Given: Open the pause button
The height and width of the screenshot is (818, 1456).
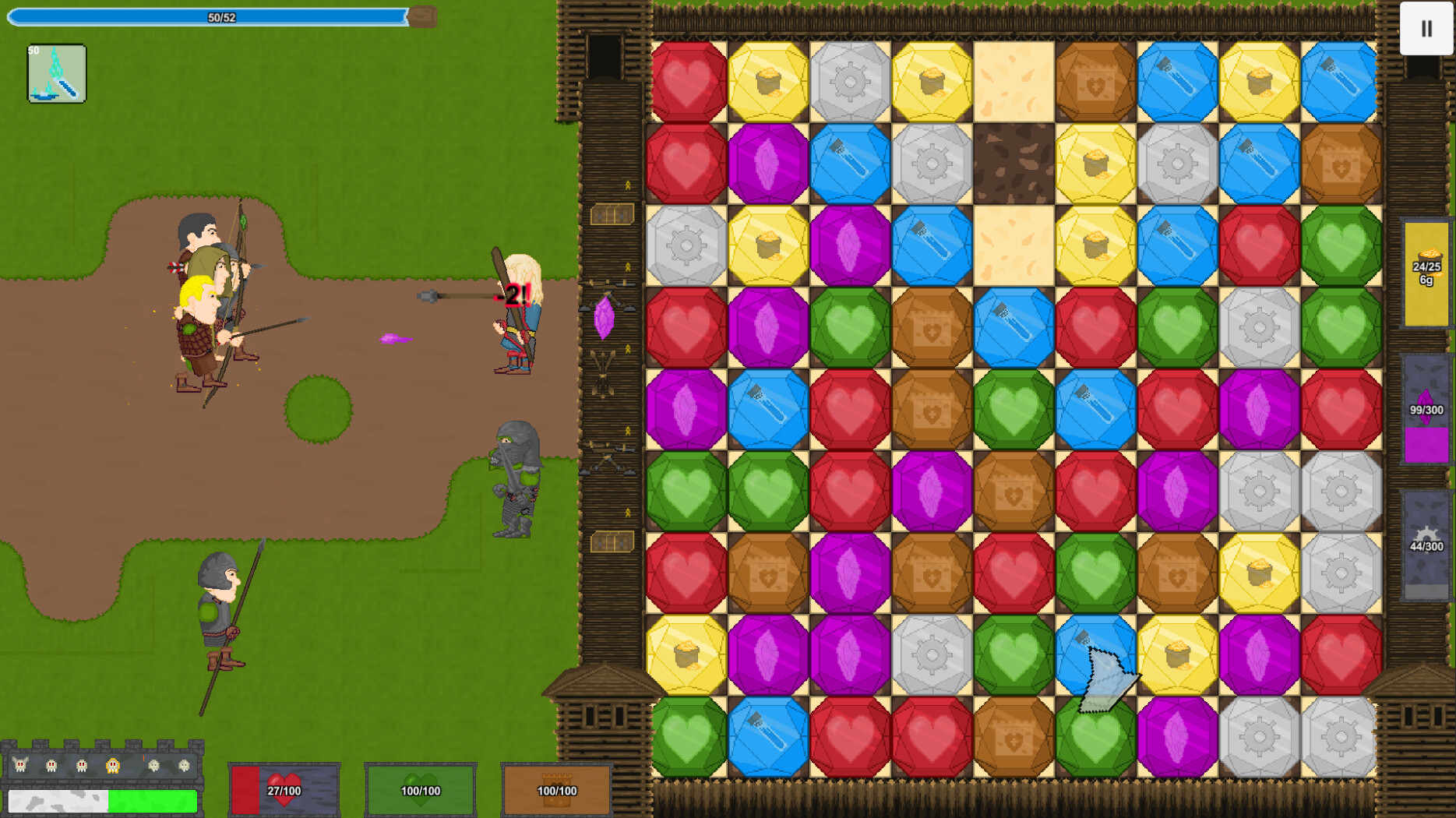Looking at the screenshot, I should (x=1426, y=30).
